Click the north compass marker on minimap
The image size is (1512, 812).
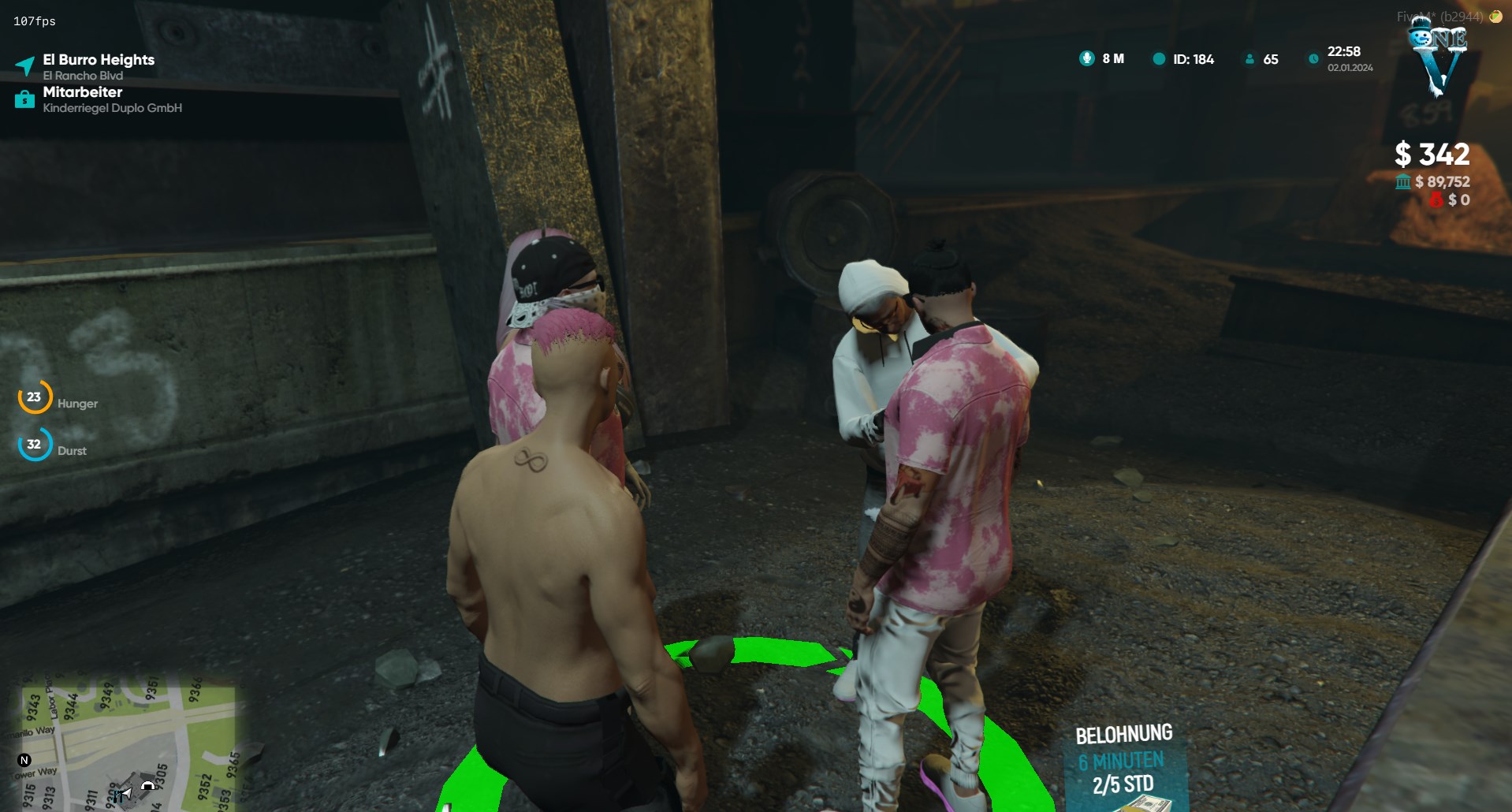(x=24, y=760)
